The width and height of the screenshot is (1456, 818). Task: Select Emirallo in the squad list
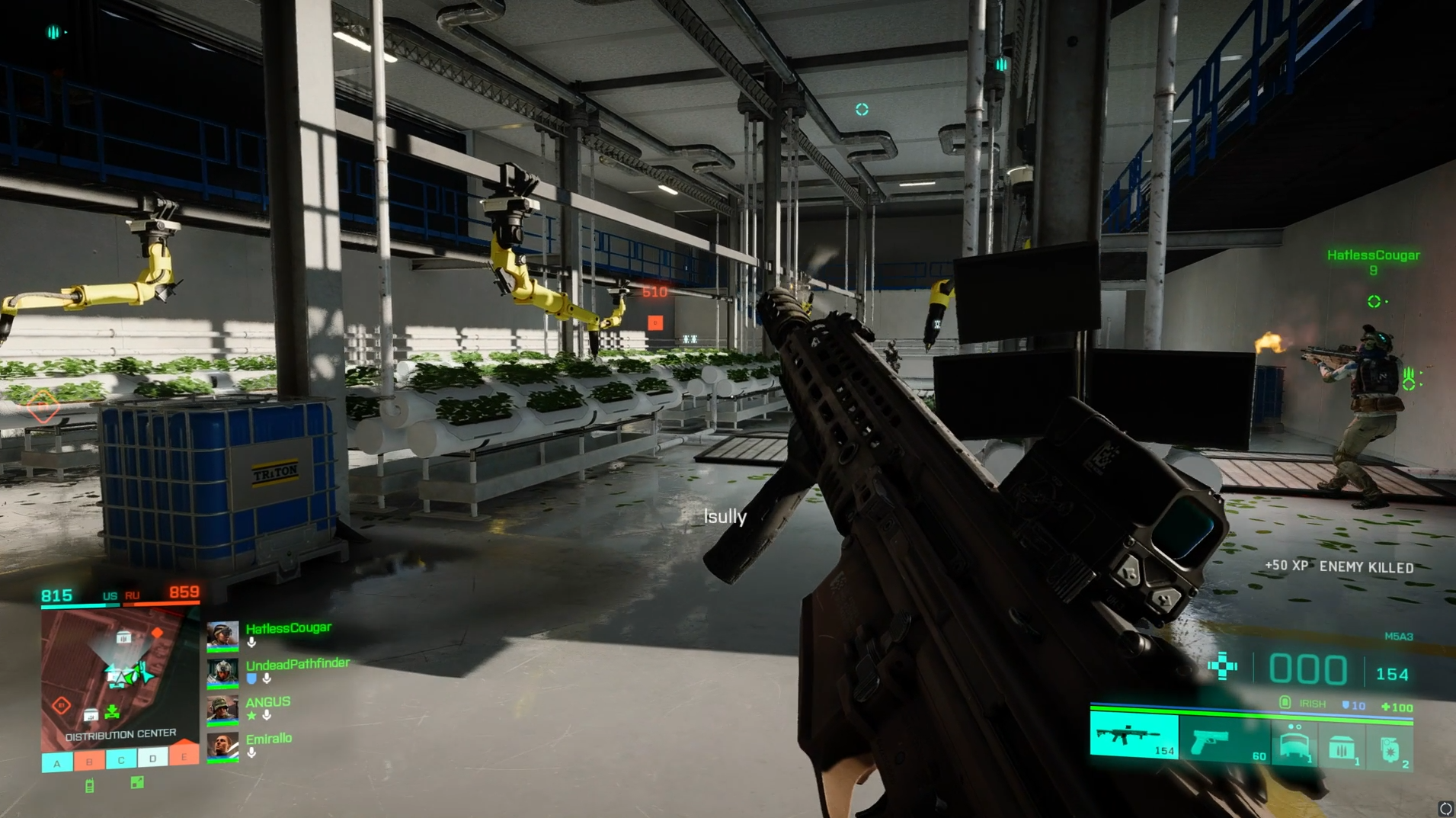pyautogui.click(x=268, y=739)
